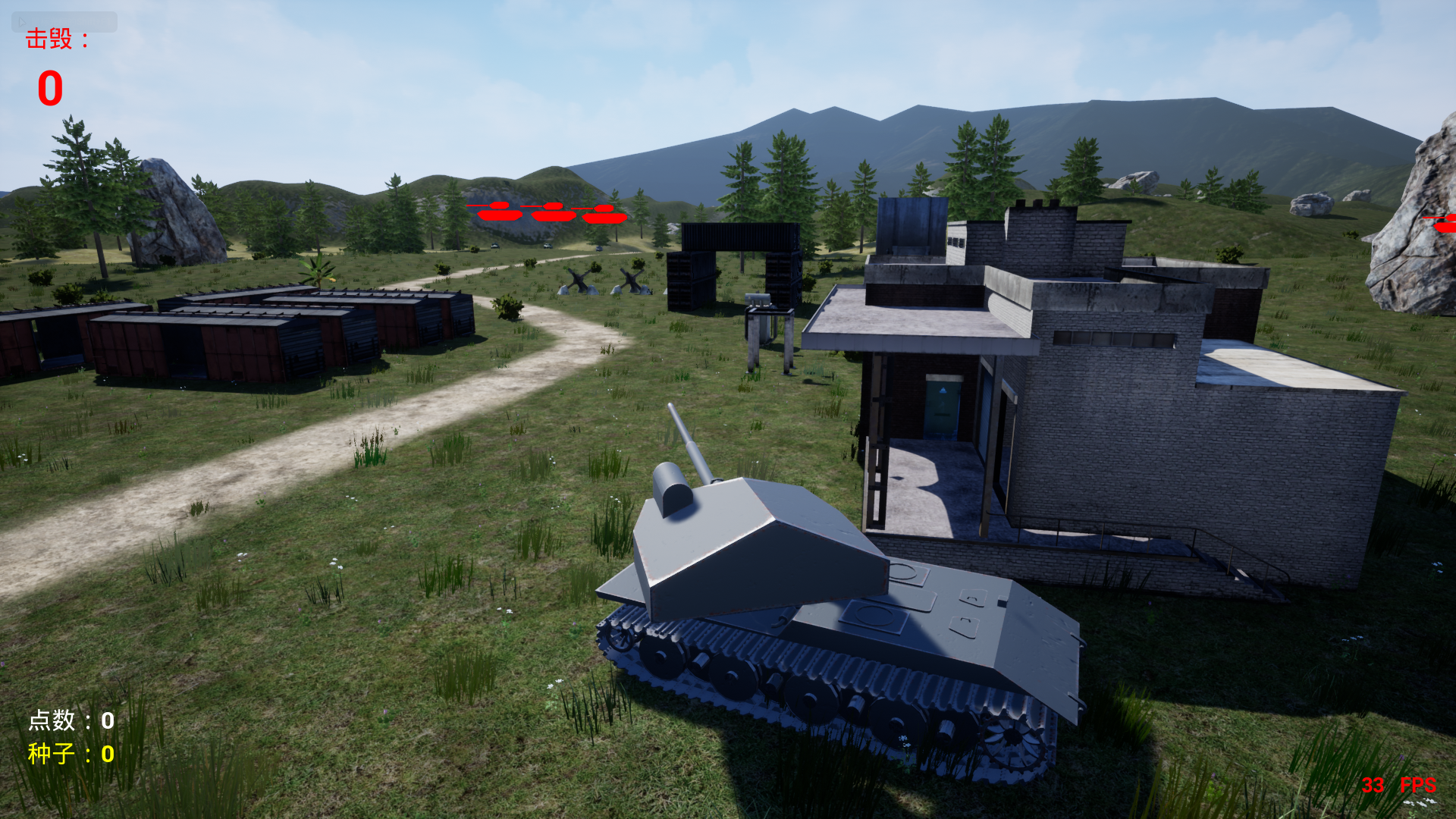Click the 点数 score label
1456x819 pixels.
[x=53, y=720]
